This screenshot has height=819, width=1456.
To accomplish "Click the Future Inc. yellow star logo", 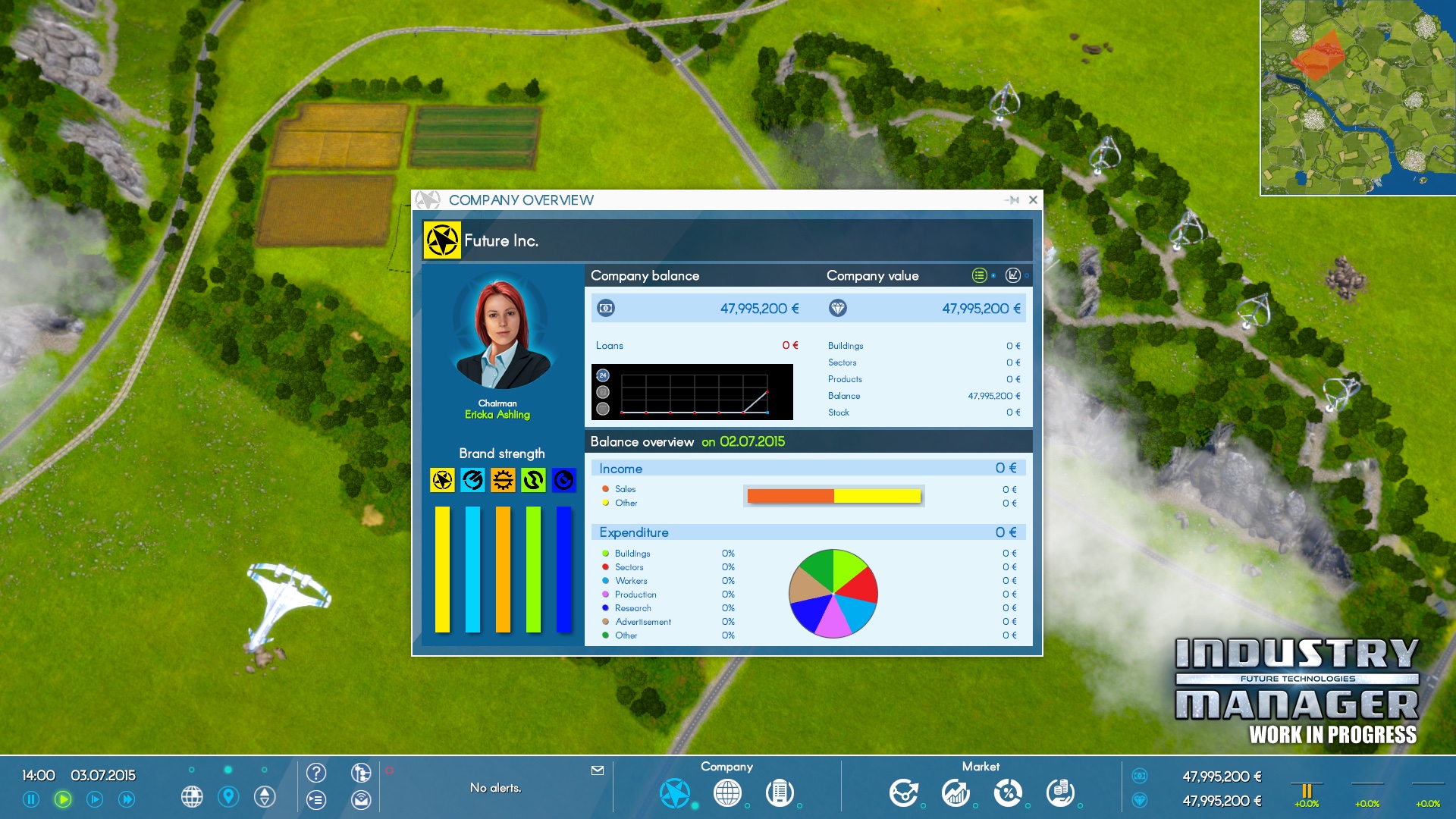I will coord(442,241).
